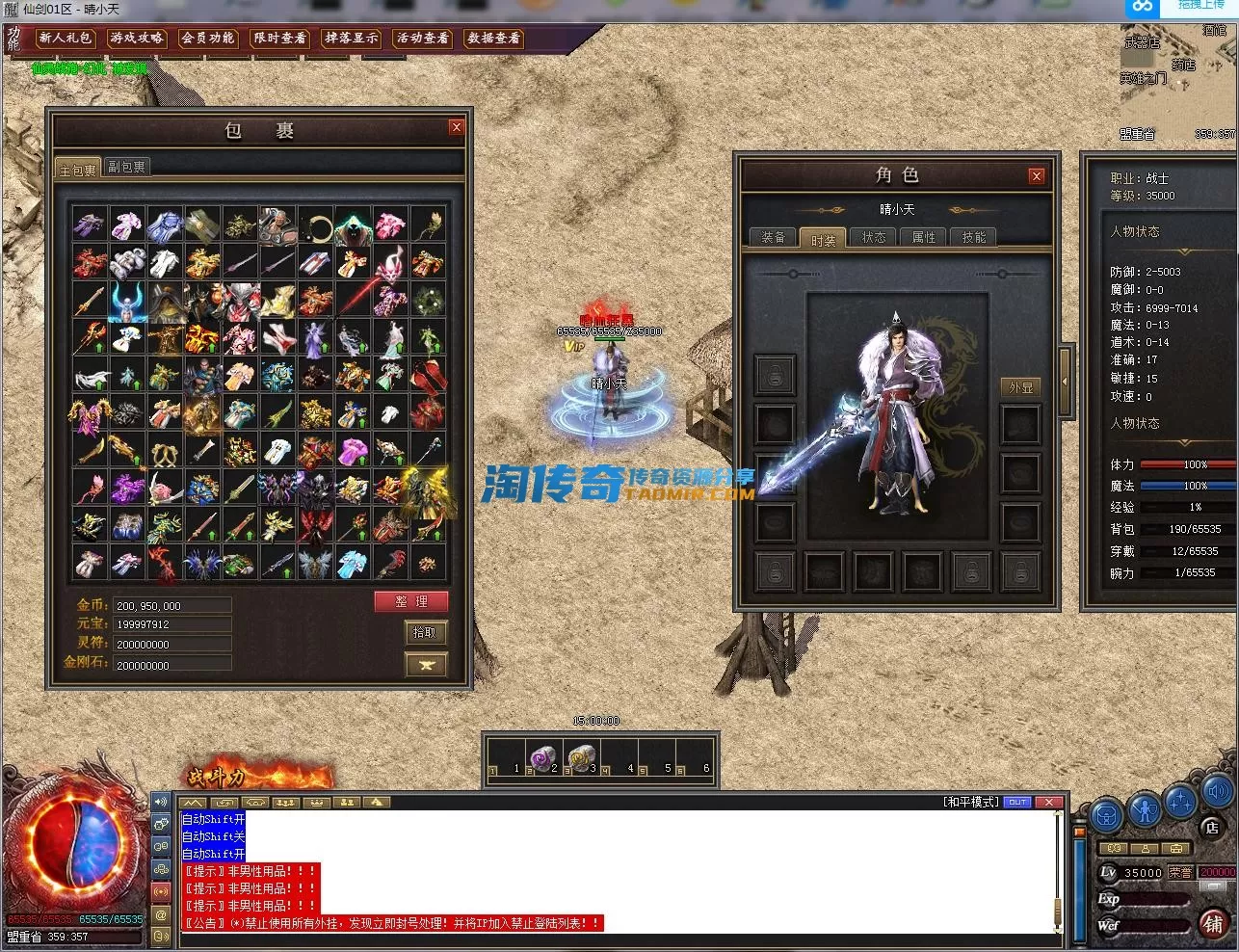Click the chat window's blue OUT button
Image resolution: width=1239 pixels, height=952 pixels.
(x=1017, y=802)
